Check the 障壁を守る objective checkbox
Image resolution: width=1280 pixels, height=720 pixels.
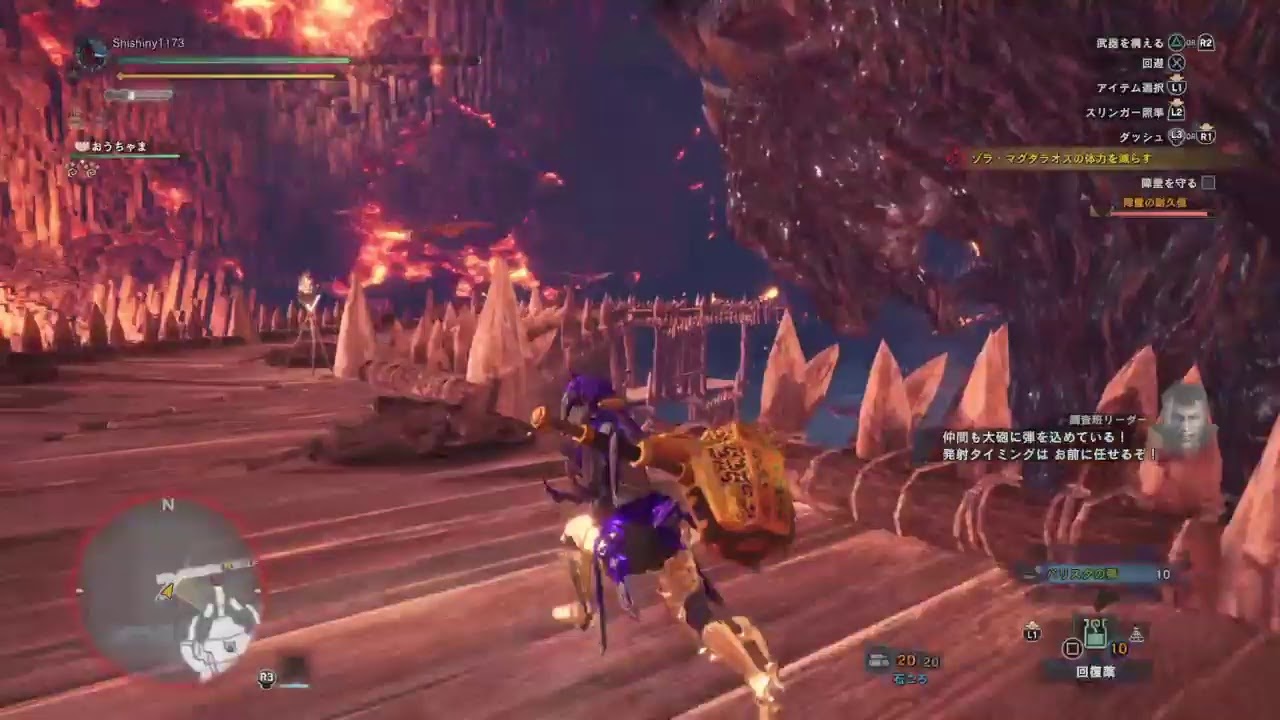(1209, 182)
